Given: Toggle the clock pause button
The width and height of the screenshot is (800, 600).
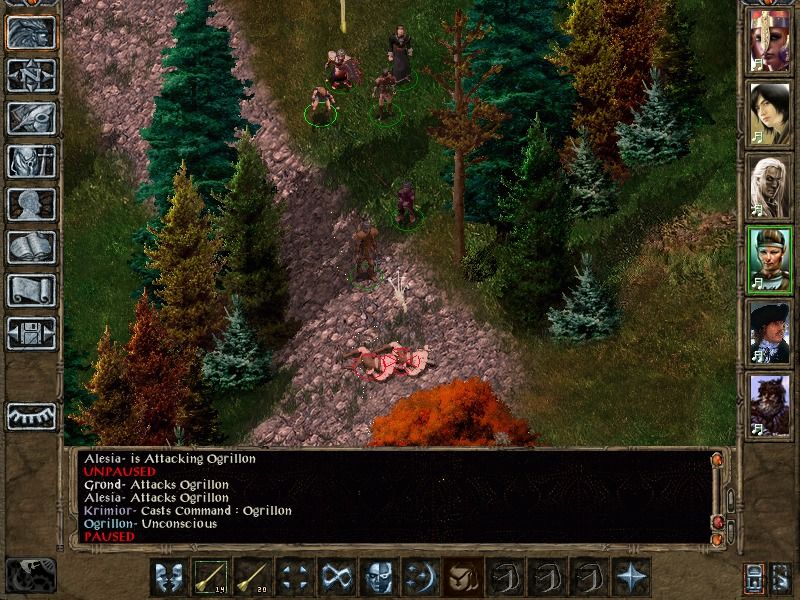Looking at the screenshot, I should (31, 575).
